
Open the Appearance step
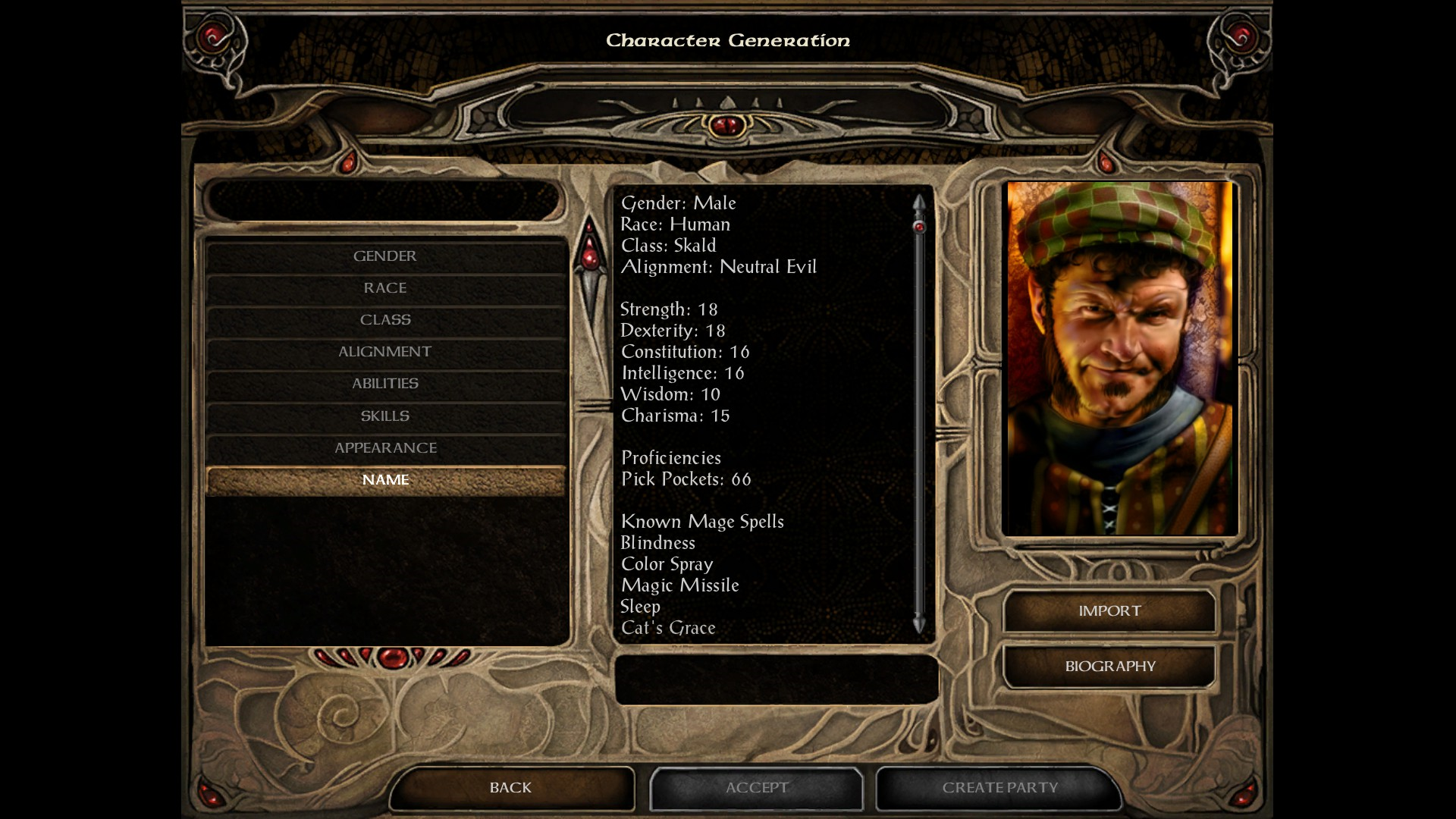coord(385,448)
